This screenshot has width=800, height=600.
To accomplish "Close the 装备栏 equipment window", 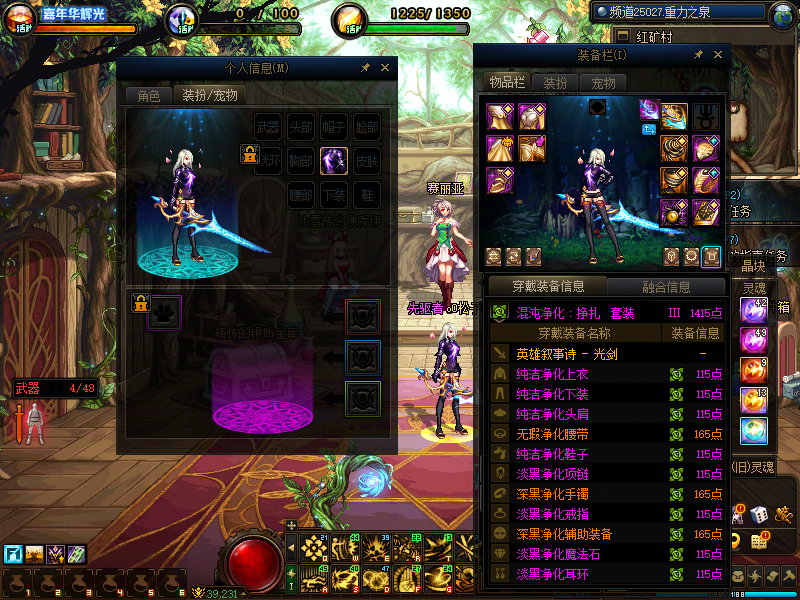I will pyautogui.click(x=716, y=54).
